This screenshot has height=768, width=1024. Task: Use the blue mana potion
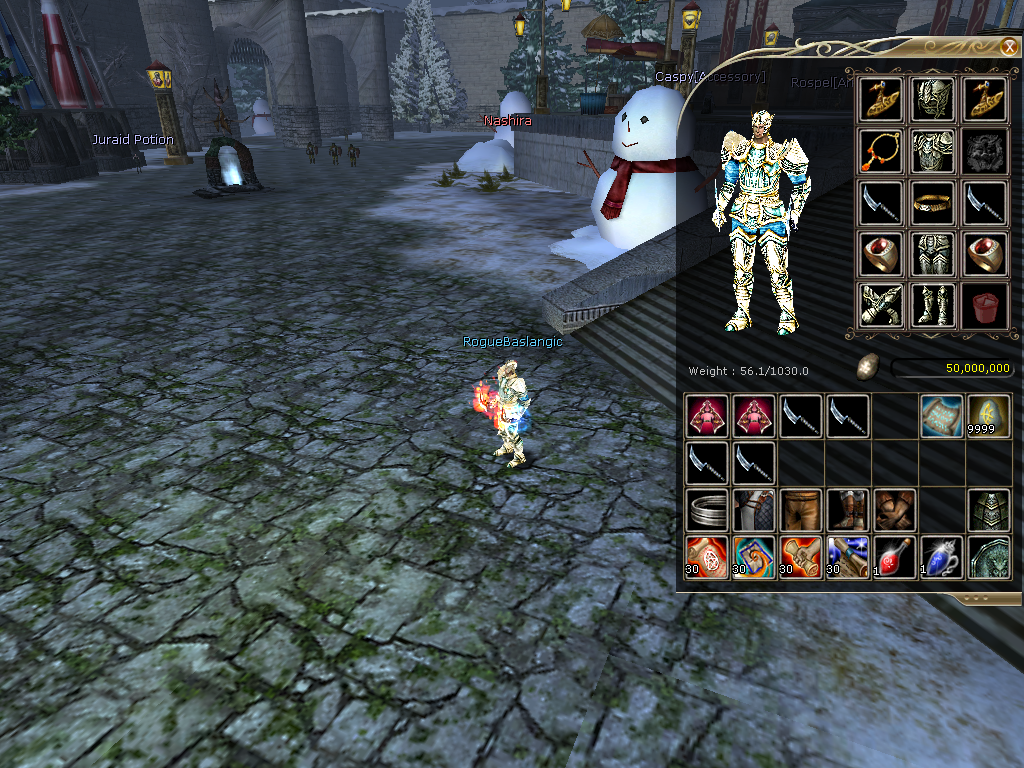[x=941, y=557]
